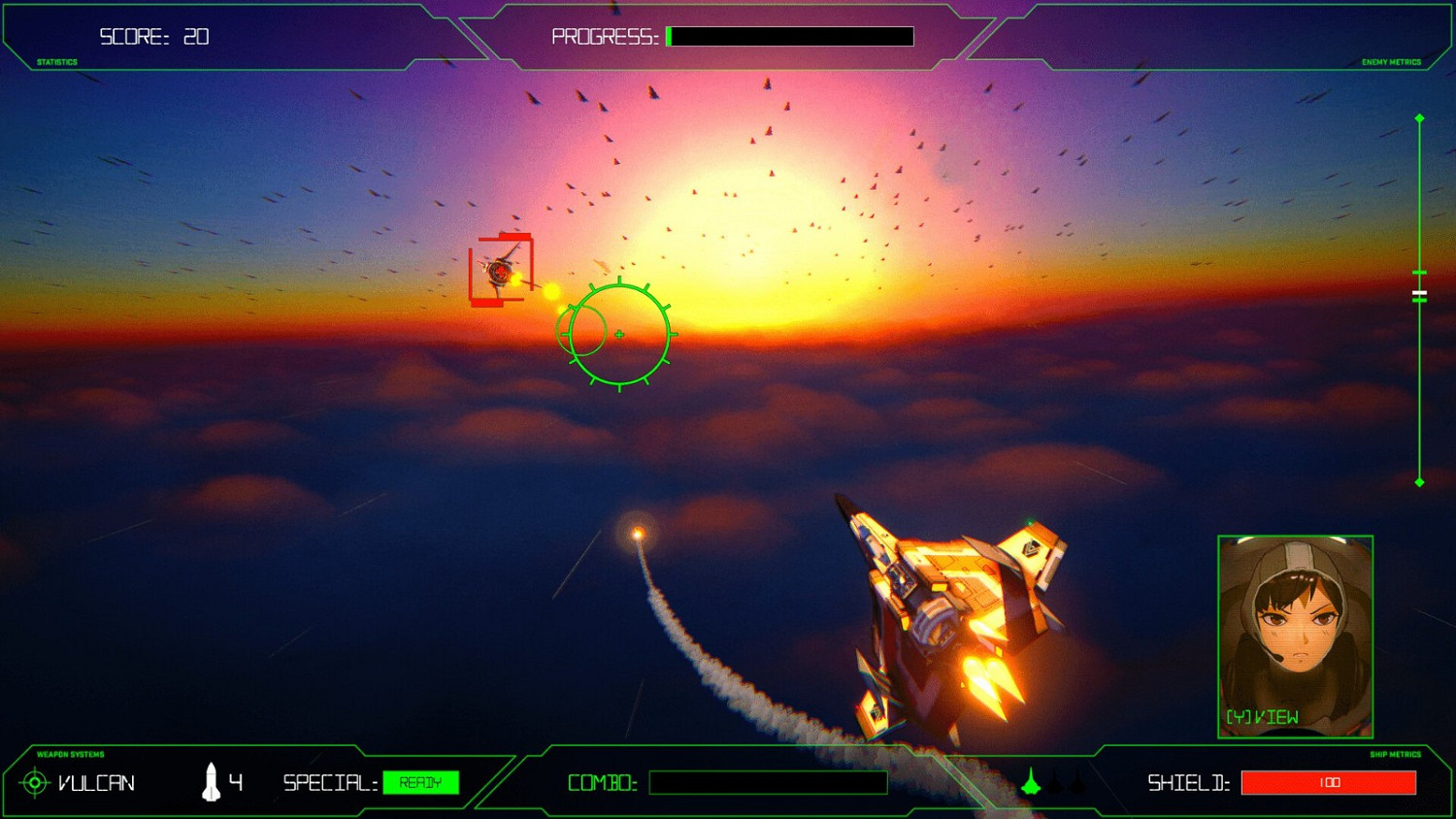Click the missile ammo rocket icon
This screenshot has width=1456, height=819.
[211, 781]
